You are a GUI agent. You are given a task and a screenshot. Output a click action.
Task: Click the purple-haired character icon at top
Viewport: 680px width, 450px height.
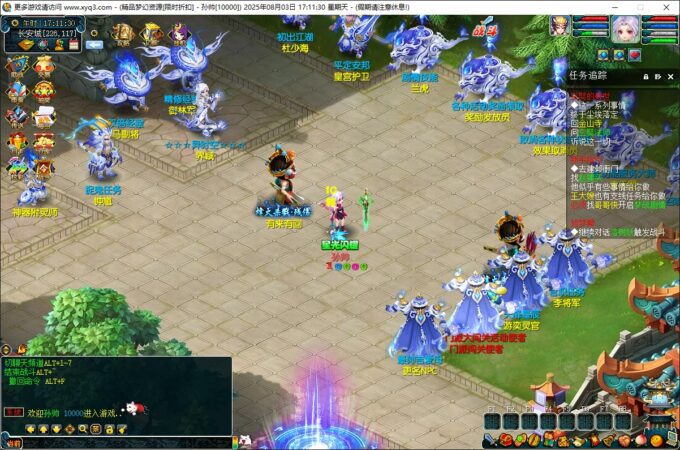pos(181,36)
